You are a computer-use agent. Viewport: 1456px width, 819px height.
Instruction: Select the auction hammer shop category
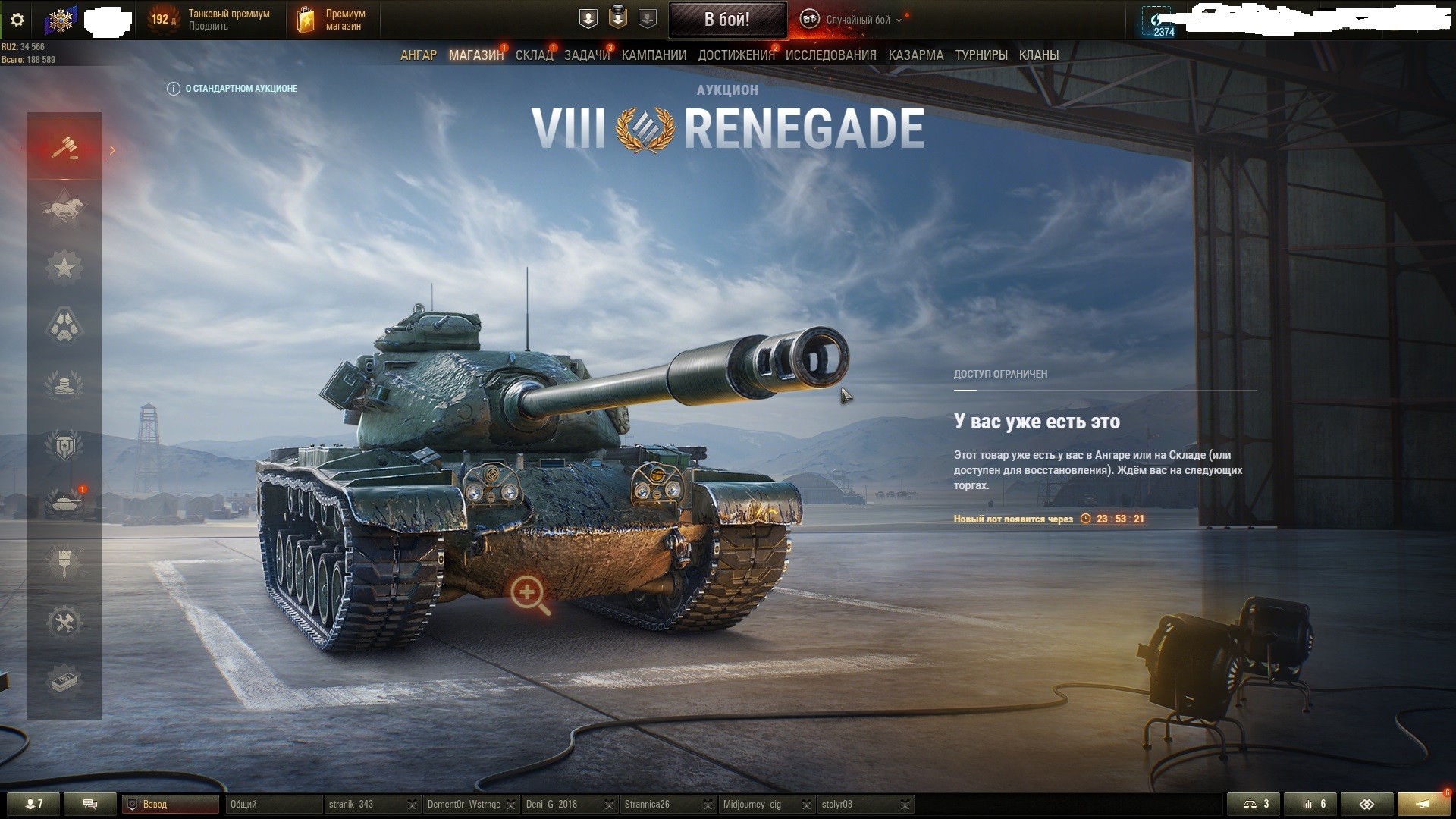pyautogui.click(x=64, y=148)
